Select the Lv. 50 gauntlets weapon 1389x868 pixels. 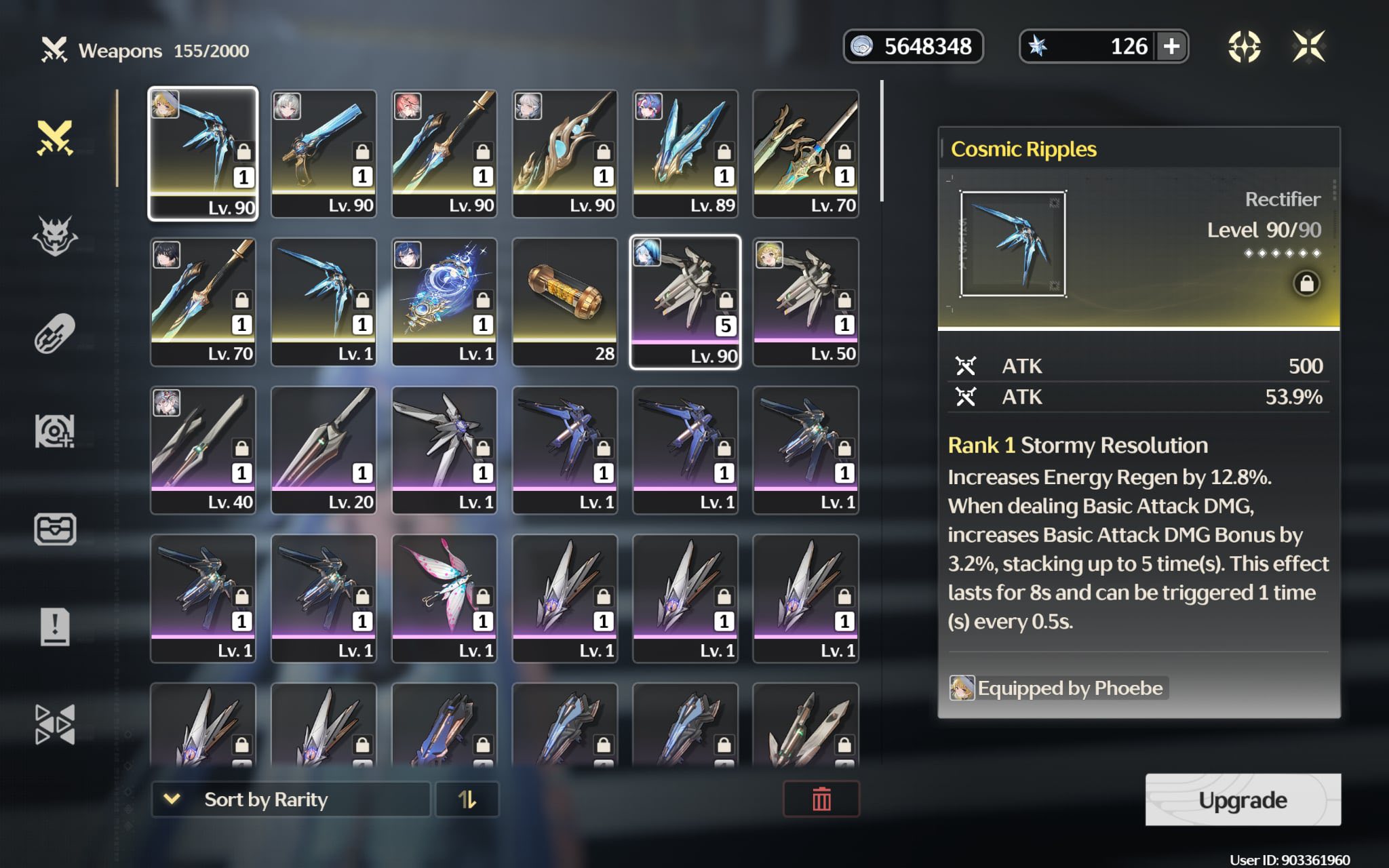point(806,302)
